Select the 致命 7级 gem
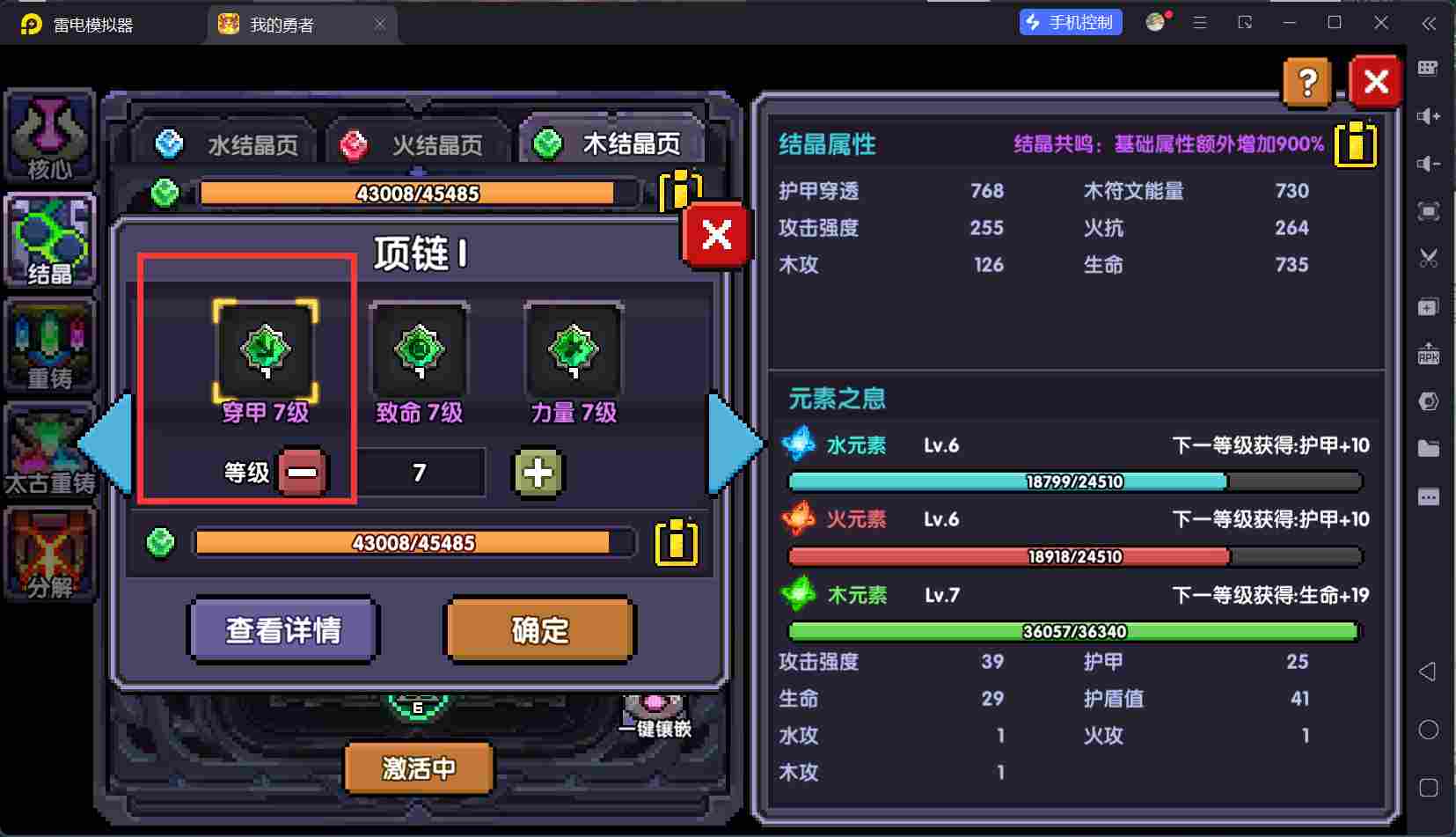The width and height of the screenshot is (1456, 837). (420, 349)
